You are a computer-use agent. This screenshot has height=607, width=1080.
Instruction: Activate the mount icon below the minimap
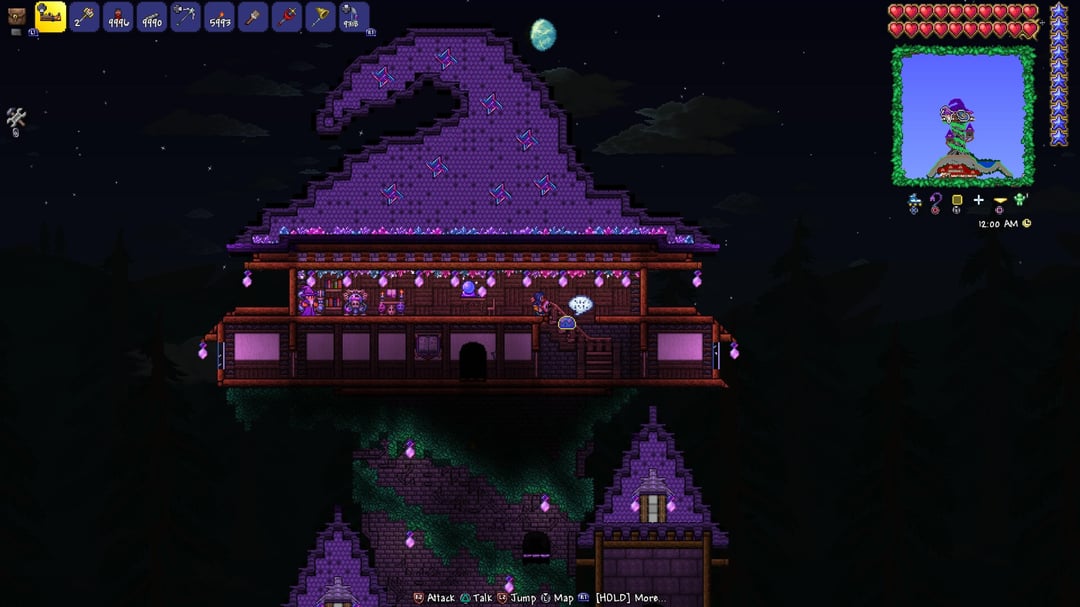[915, 201]
